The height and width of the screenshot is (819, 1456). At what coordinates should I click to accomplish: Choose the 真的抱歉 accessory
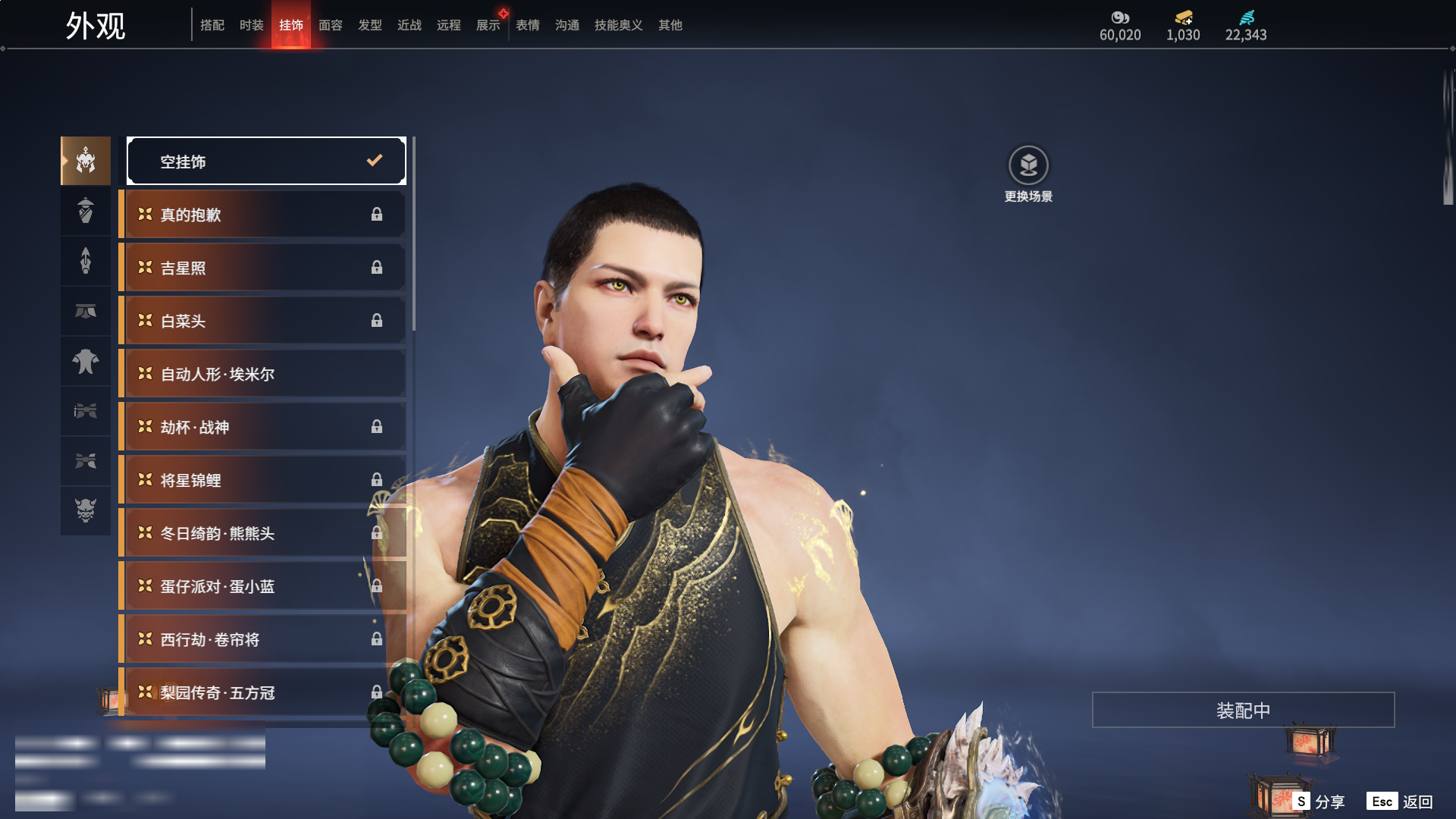(262, 215)
